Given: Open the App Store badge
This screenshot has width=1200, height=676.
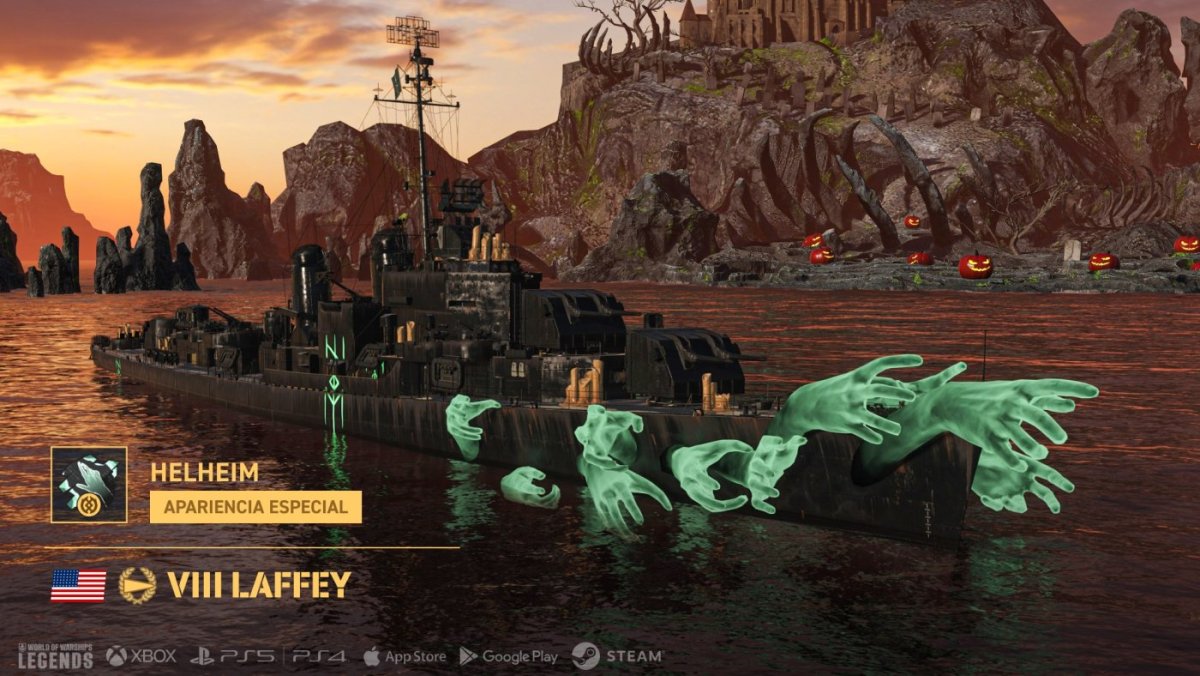Looking at the screenshot, I should coord(404,656).
